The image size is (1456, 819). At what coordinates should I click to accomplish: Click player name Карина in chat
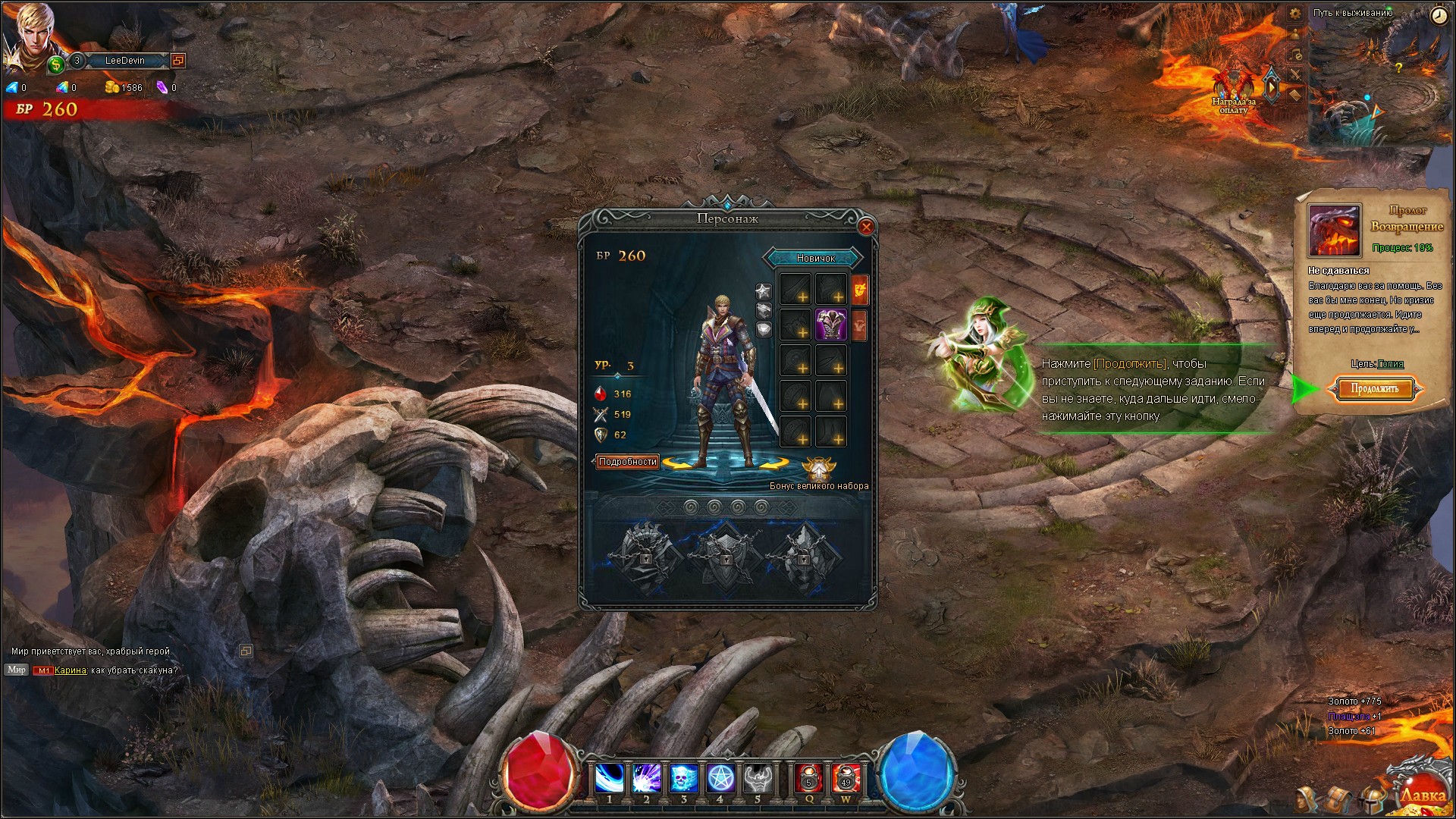[70, 670]
